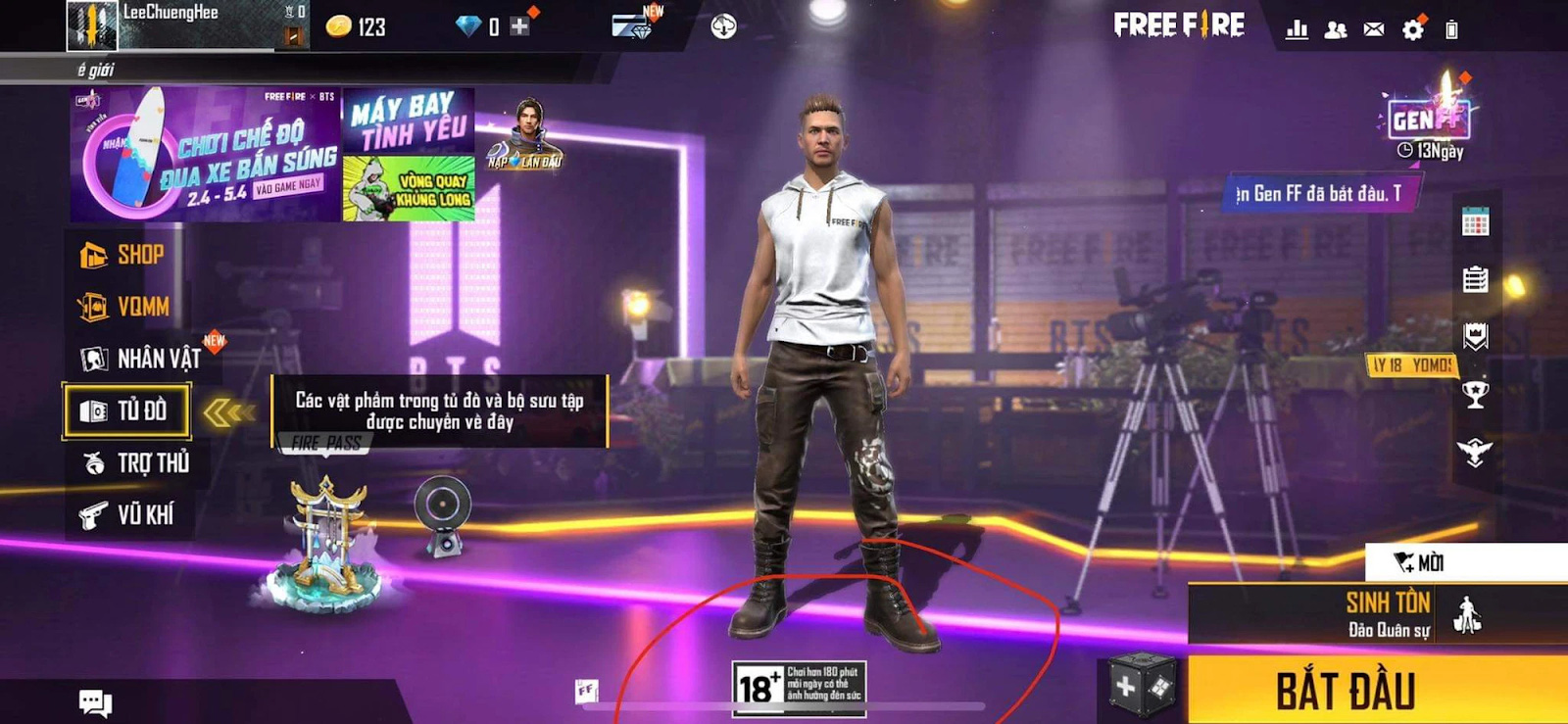
Task: Open the NHÂN VẬT character menu
Action: (x=141, y=359)
